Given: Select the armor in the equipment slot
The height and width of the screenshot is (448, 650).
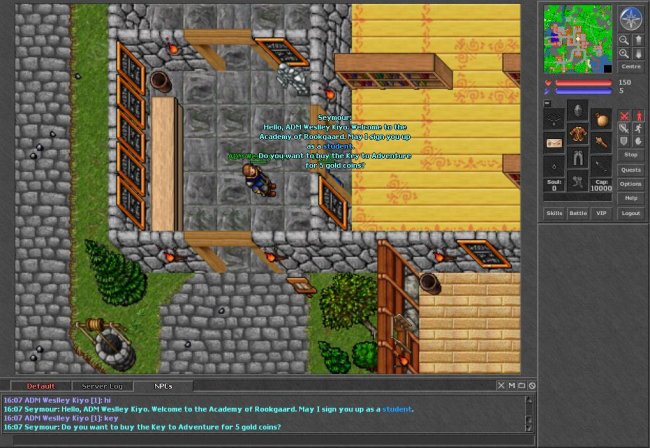Looking at the screenshot, I should tap(578, 134).
